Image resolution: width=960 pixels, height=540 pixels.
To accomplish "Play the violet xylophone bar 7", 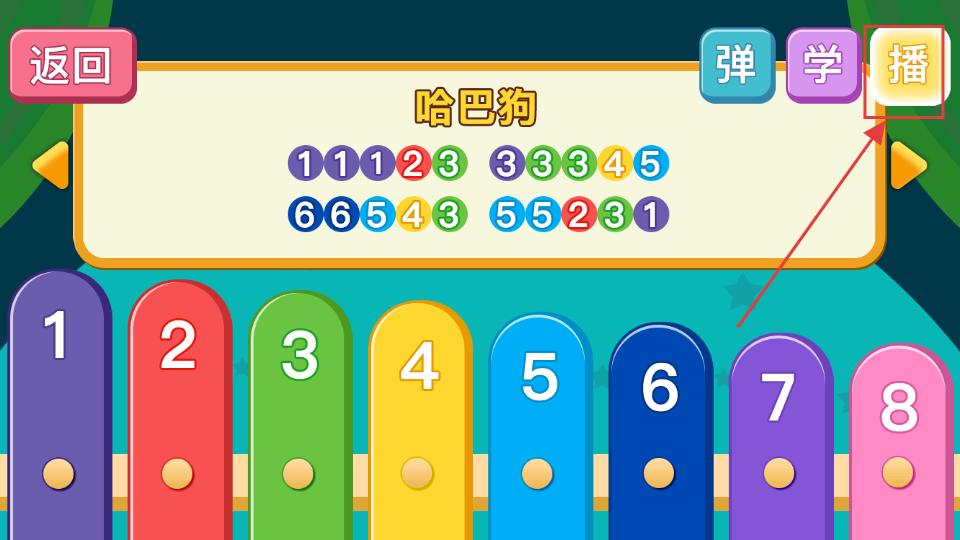I will click(x=779, y=440).
